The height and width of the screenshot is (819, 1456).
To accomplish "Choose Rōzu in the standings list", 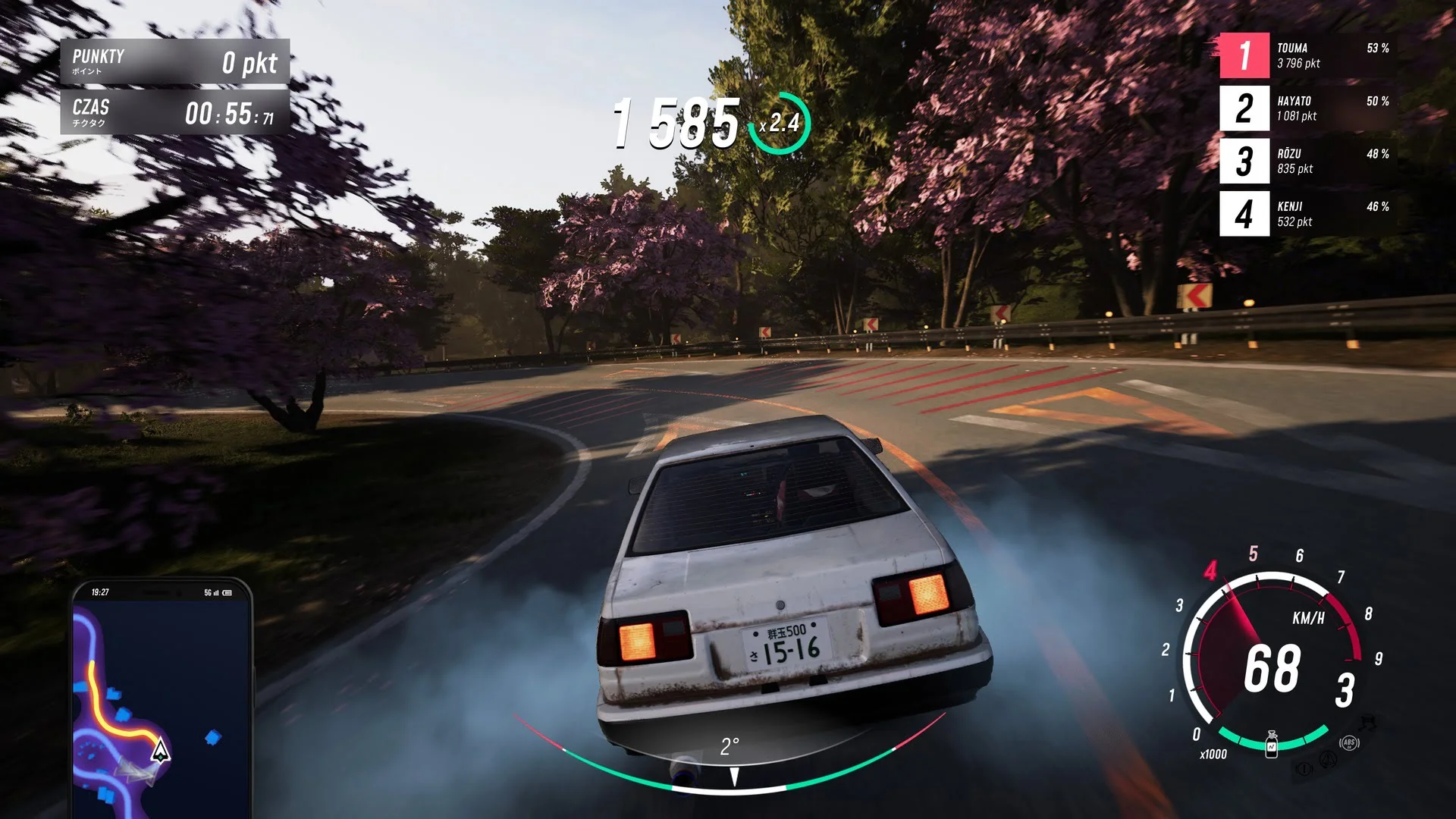I will [x=1308, y=161].
